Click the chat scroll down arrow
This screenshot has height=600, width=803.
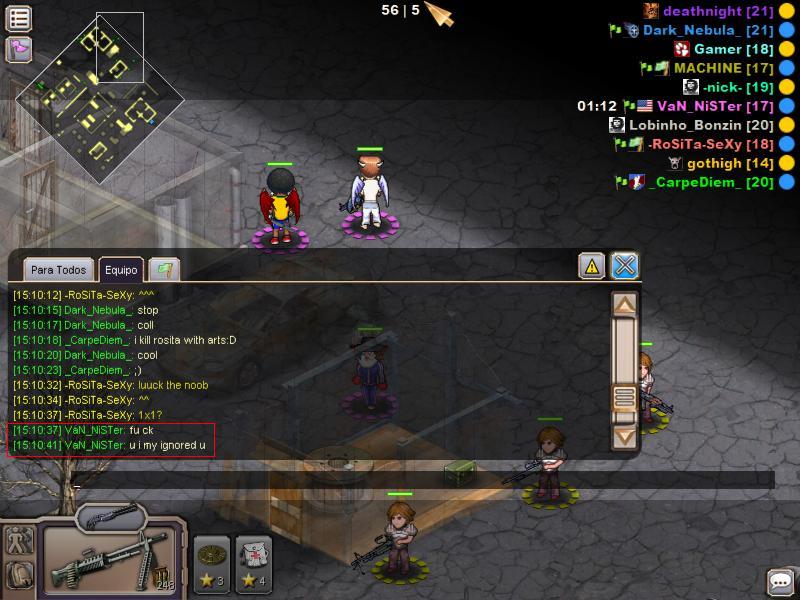point(625,436)
